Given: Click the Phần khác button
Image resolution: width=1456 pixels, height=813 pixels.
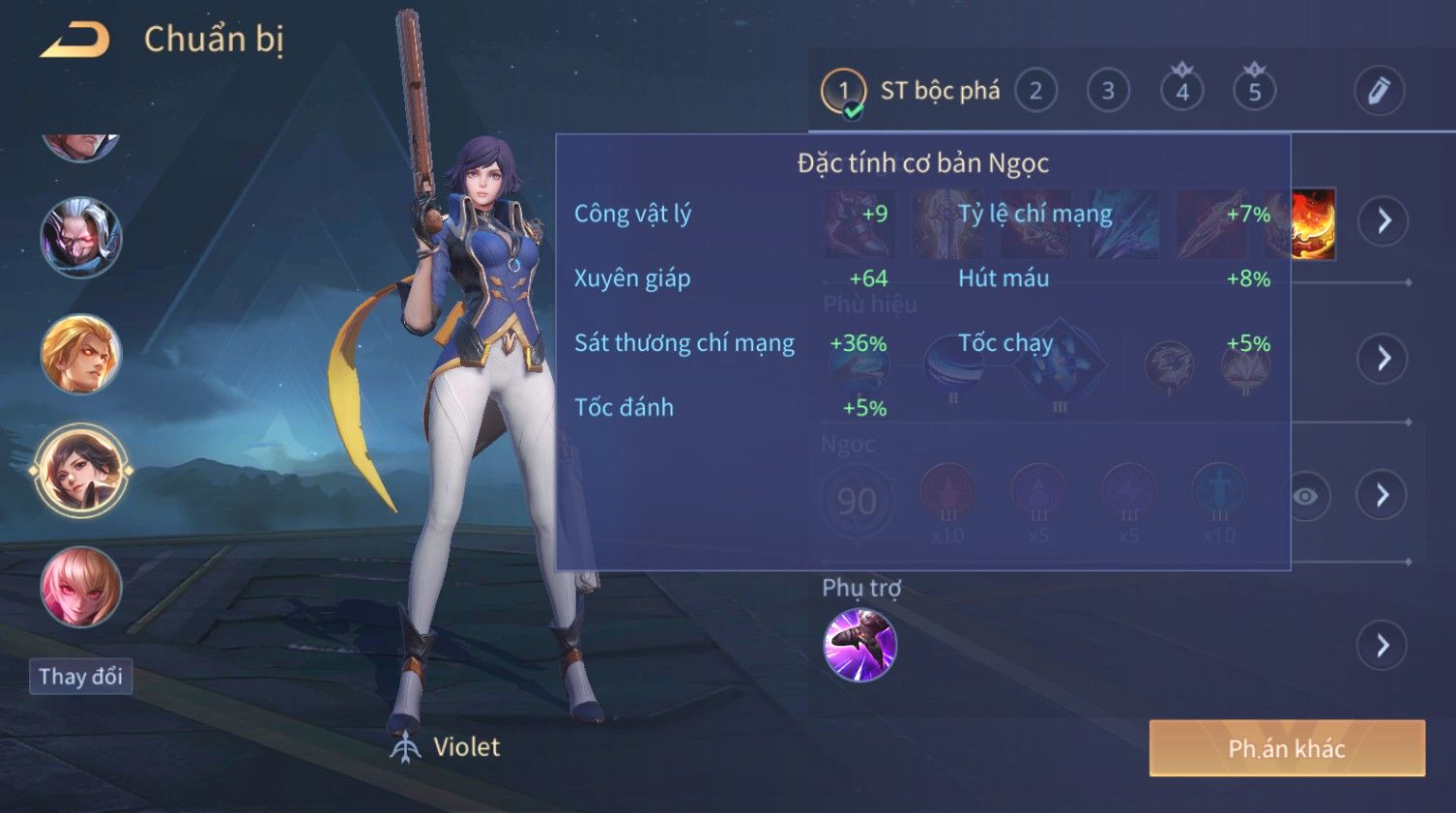Looking at the screenshot, I should pyautogui.click(x=1286, y=748).
